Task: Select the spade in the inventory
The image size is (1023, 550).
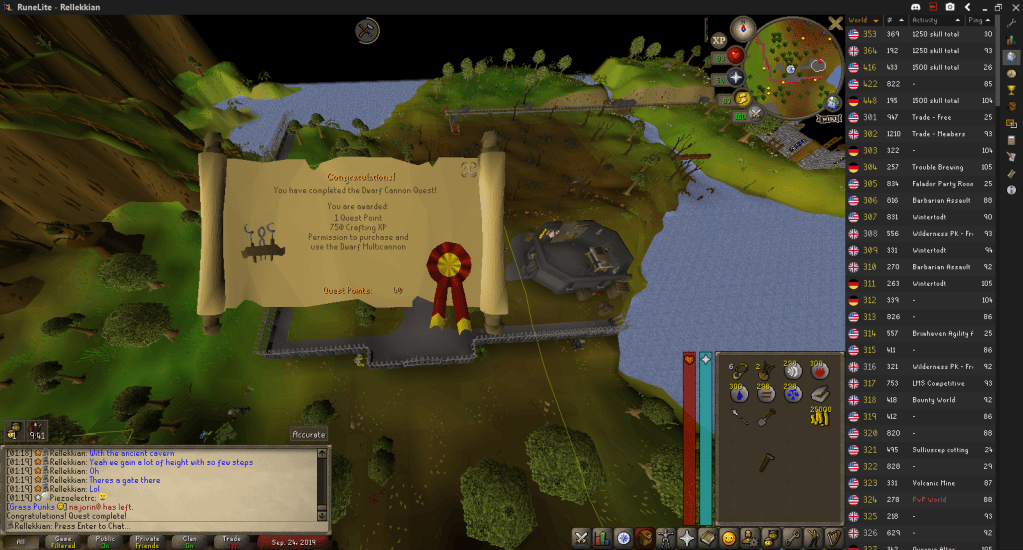Action: point(765,418)
